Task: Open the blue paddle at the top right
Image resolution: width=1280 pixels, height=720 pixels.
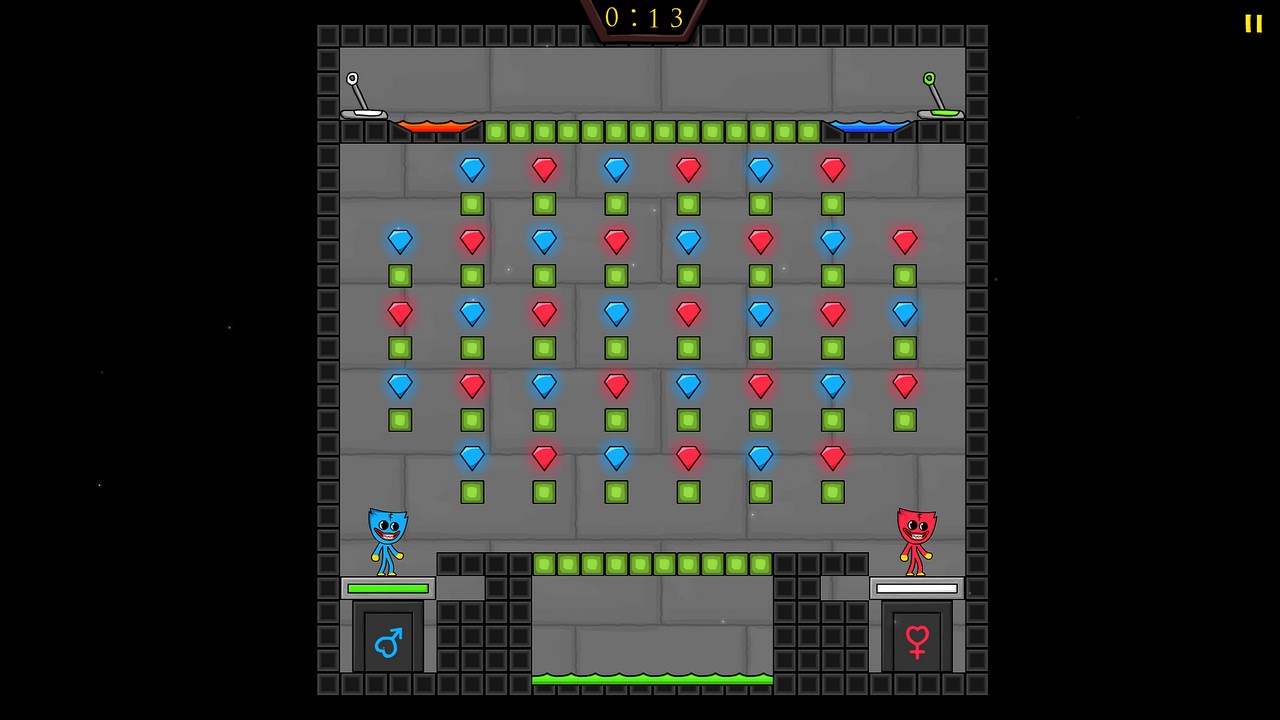Action: coord(869,128)
